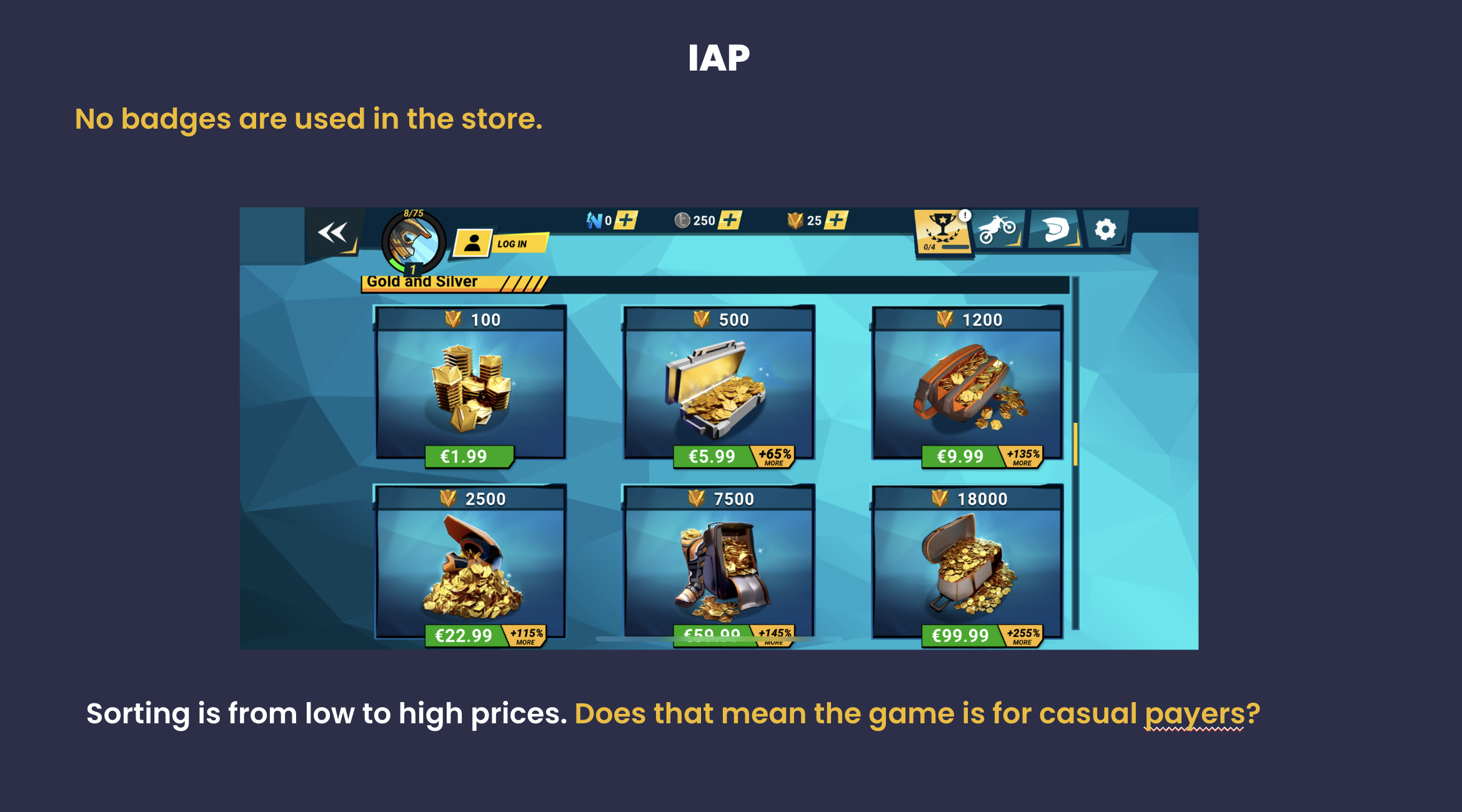The width and height of the screenshot is (1462, 812).
Task: Buy 100 gold for €1.99
Action: click(x=469, y=457)
